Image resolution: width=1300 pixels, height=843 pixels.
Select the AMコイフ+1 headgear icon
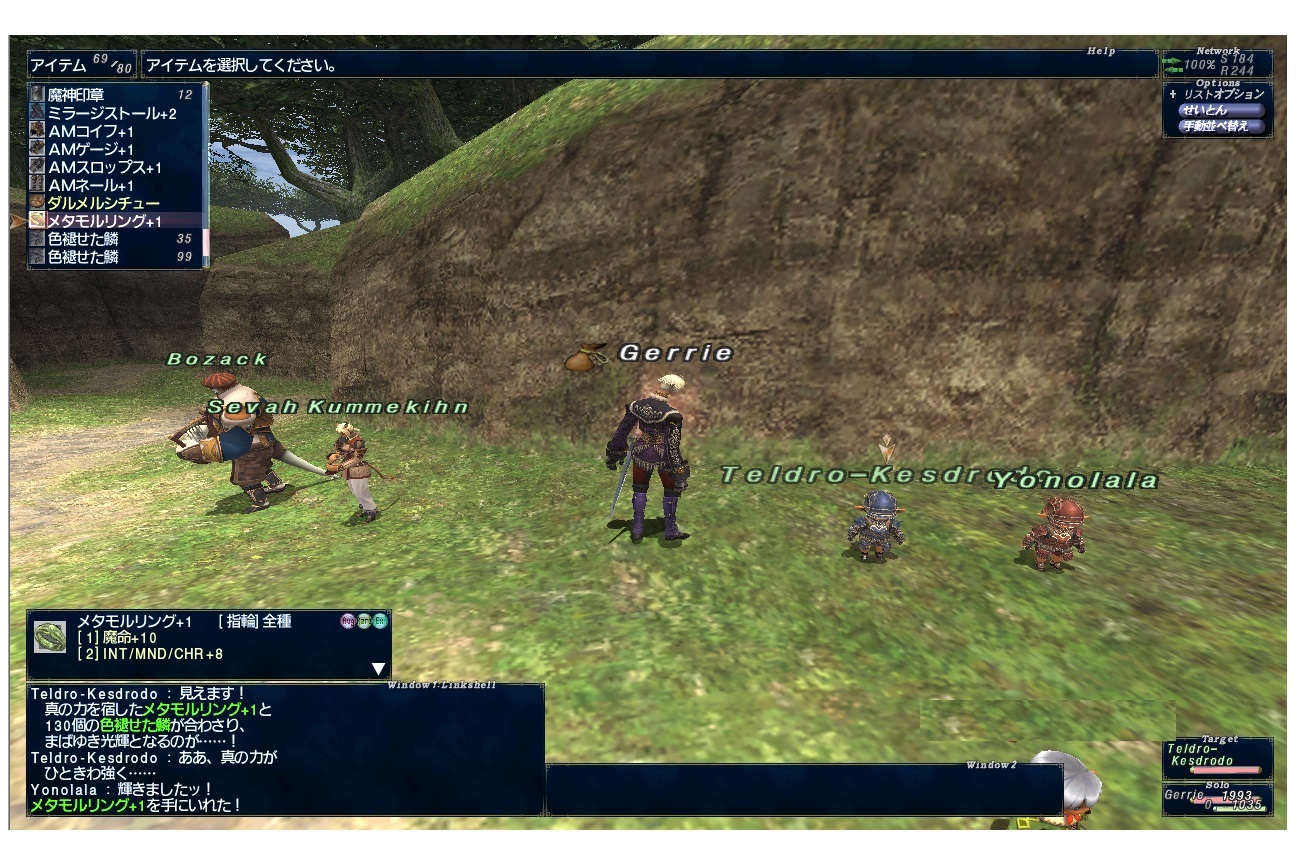[x=35, y=128]
